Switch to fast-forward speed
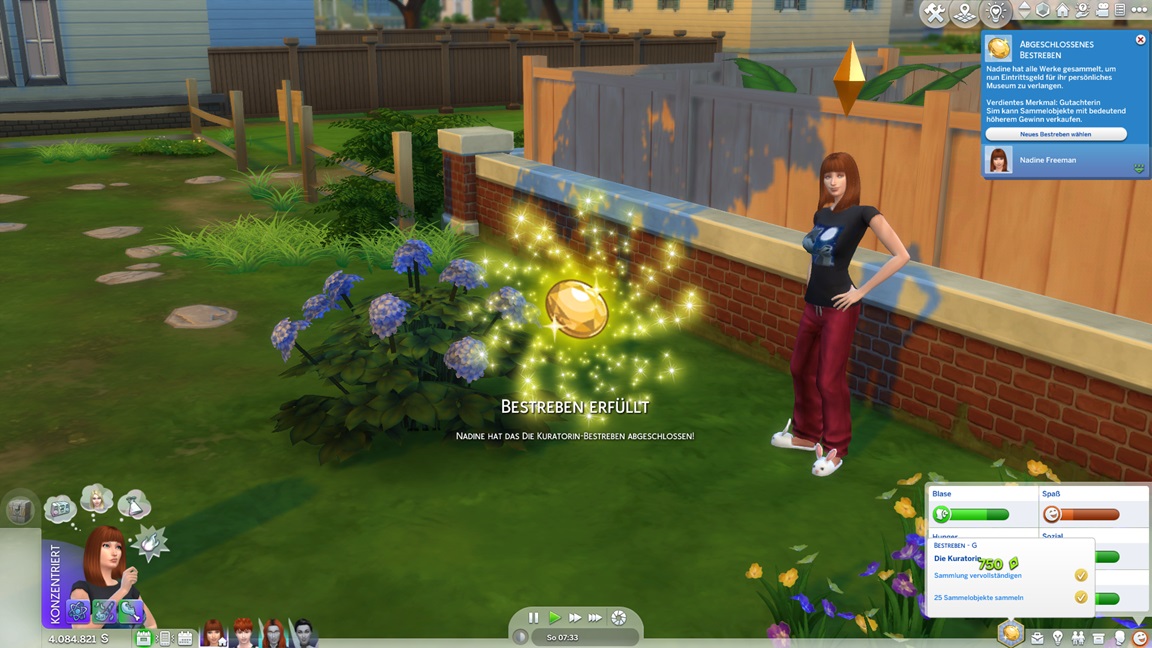Viewport: 1152px width, 648px height. coord(575,618)
